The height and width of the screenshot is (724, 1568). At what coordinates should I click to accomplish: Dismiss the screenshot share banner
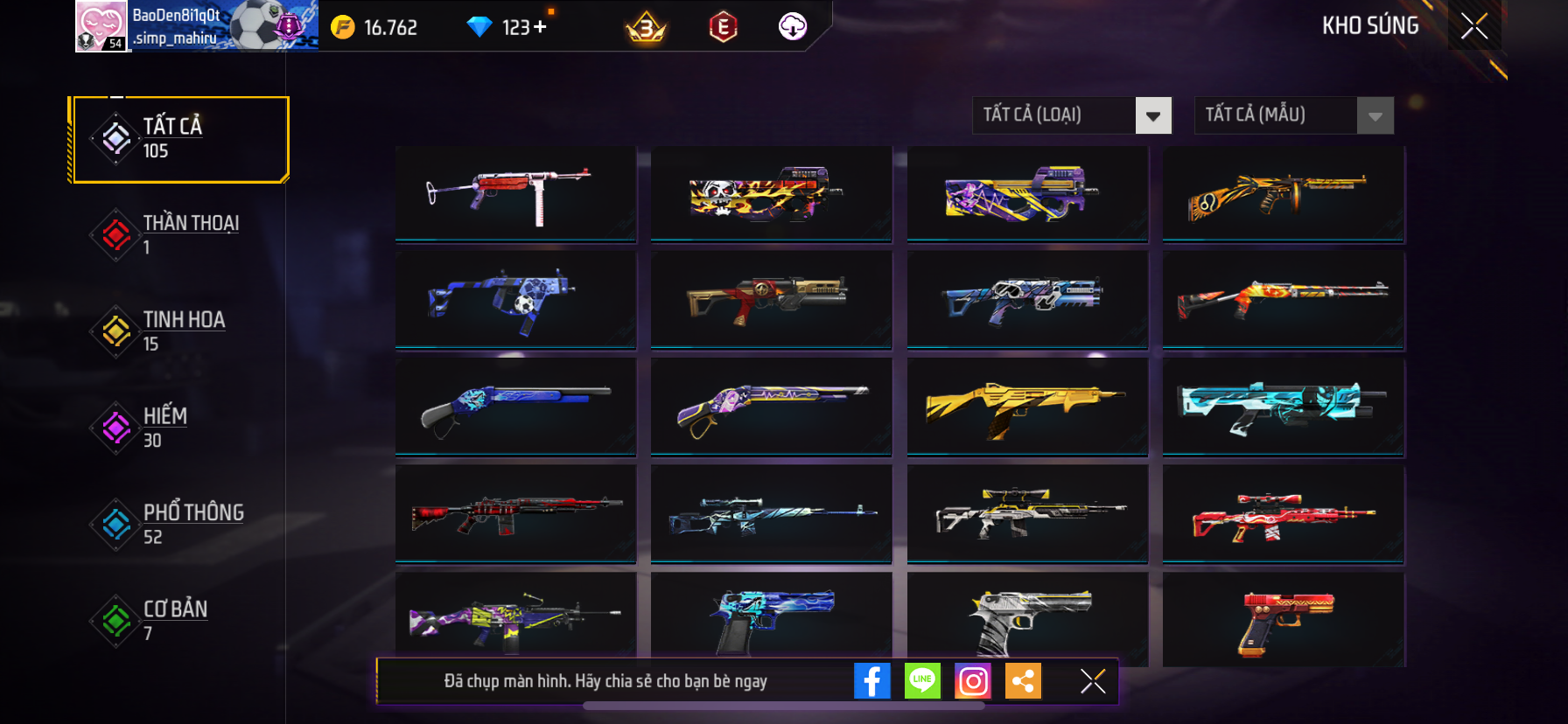click(x=1093, y=681)
